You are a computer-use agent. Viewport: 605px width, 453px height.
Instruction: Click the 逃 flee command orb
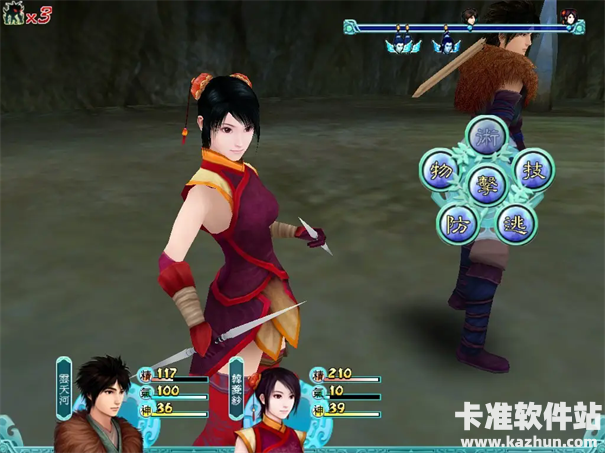517,222
